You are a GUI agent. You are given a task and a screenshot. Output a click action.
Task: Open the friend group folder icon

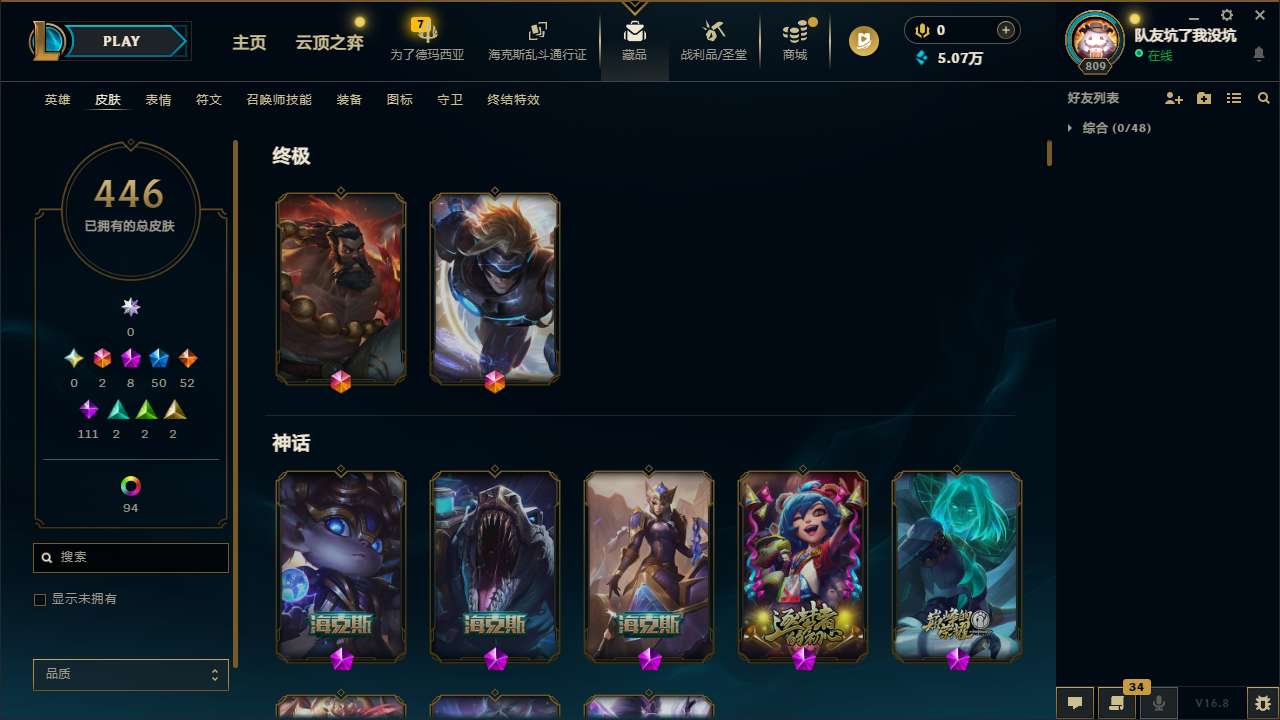[1204, 98]
